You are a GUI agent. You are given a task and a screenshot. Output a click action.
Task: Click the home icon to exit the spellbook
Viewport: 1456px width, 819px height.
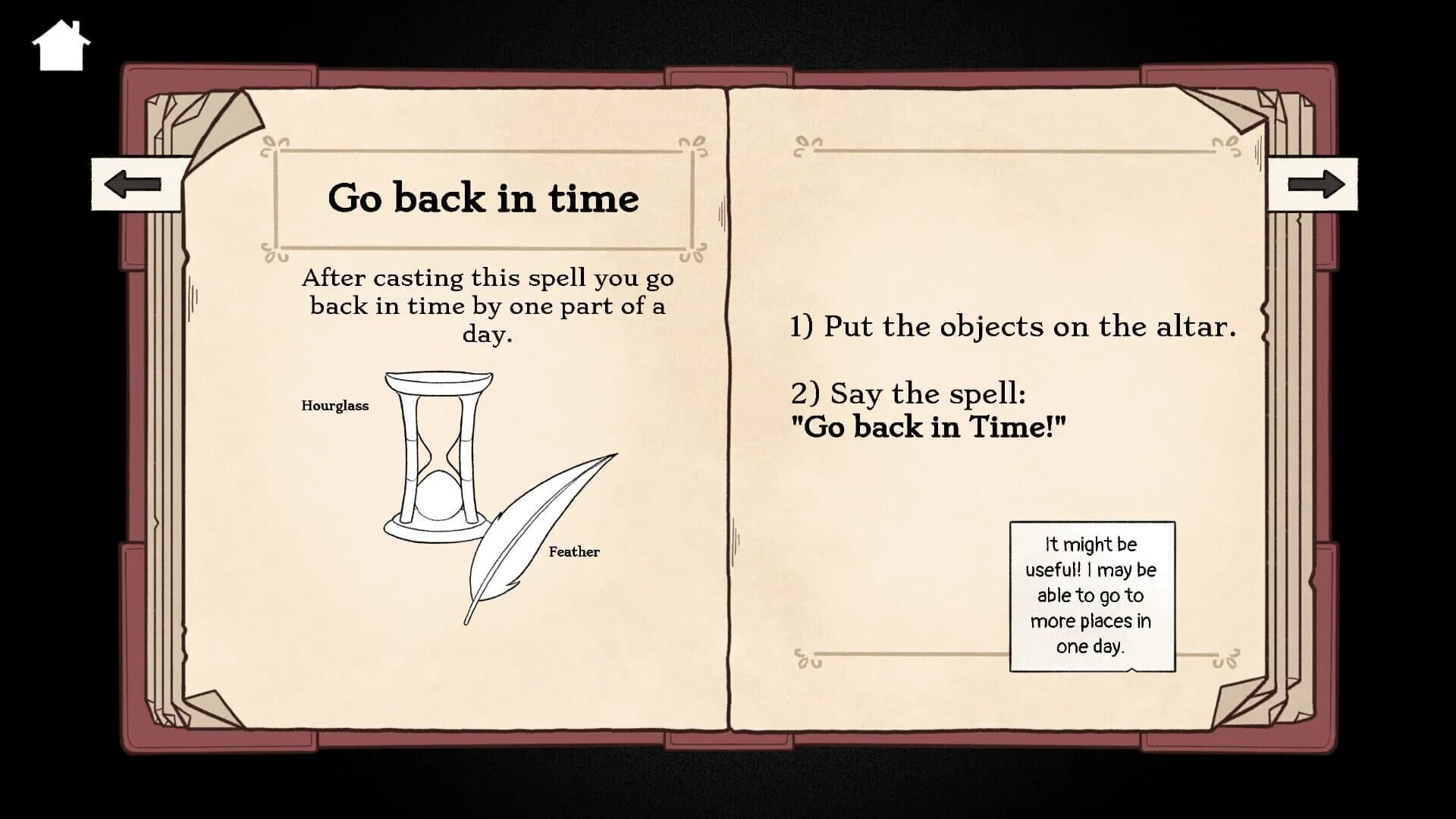click(62, 43)
